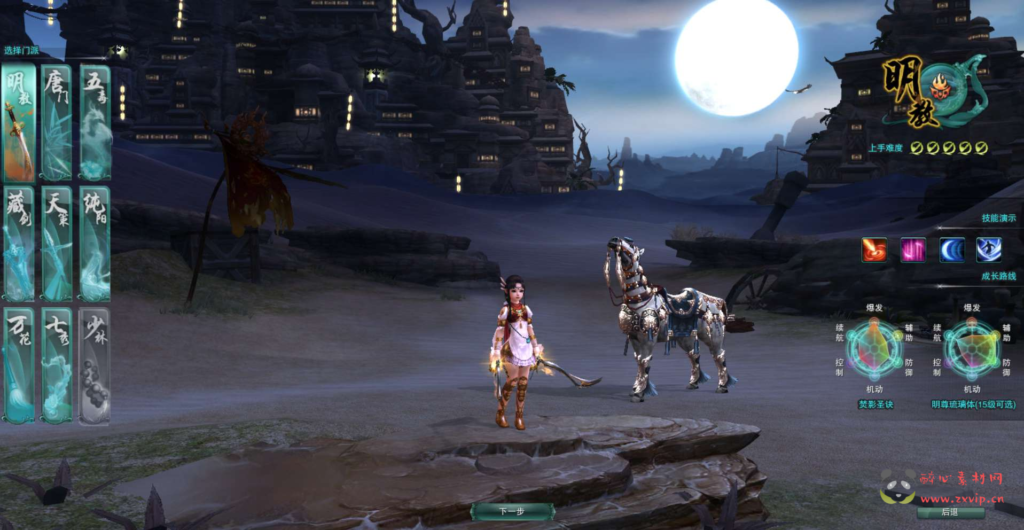
Task: Select the 明尊琉璃体 growth path chart
Action: click(972, 350)
